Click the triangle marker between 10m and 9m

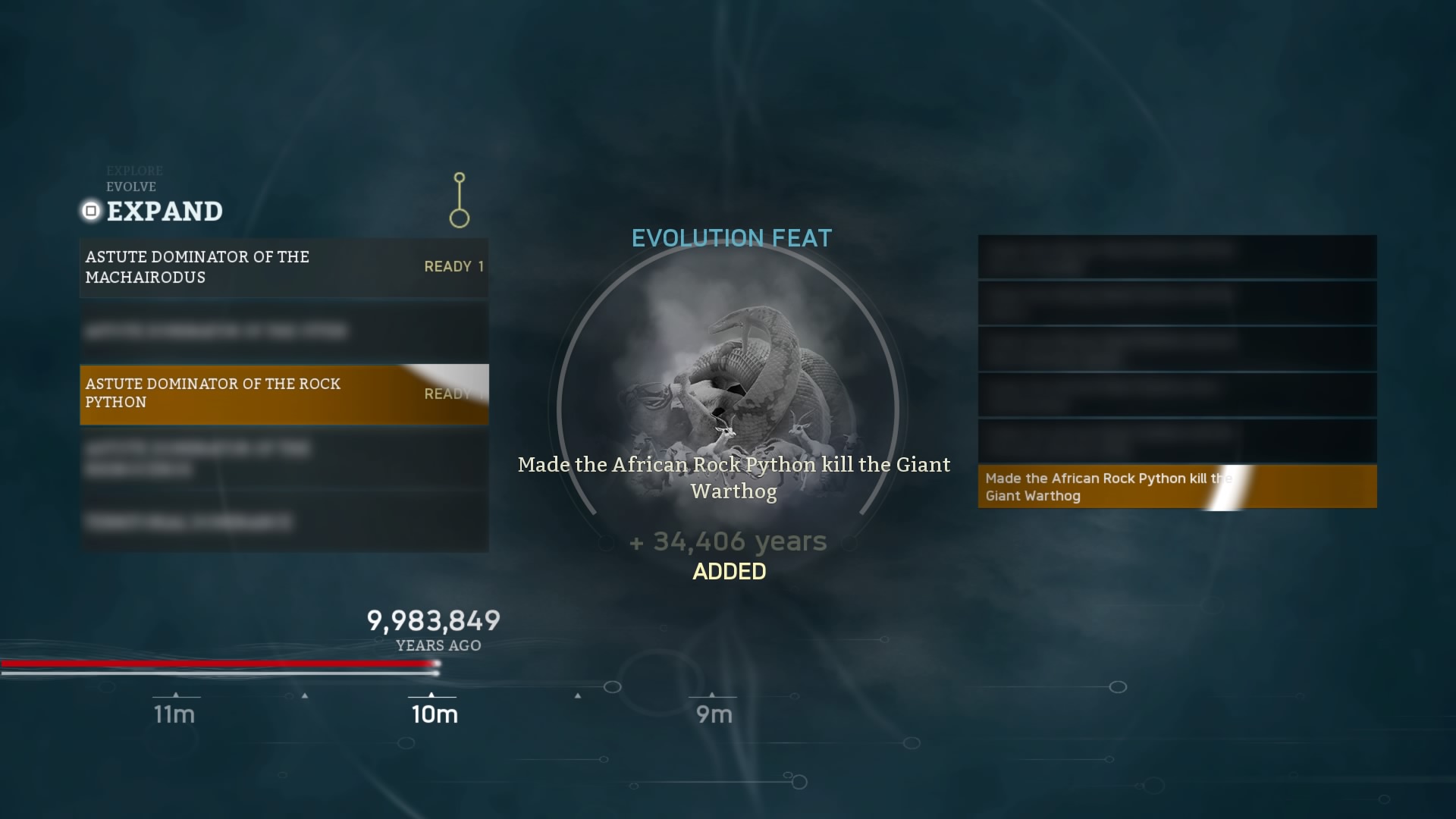pos(577,695)
